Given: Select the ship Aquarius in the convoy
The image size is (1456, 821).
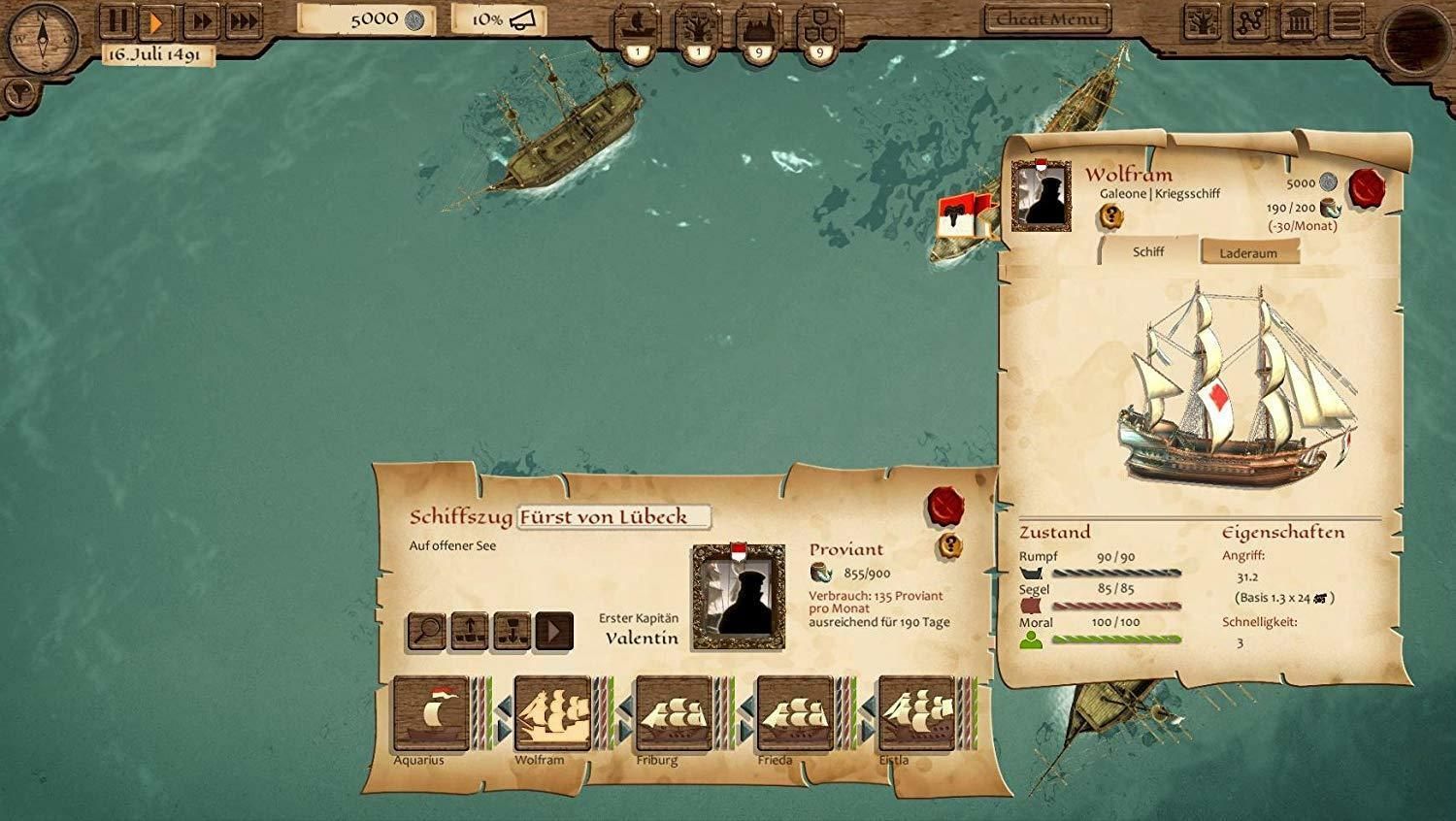Looking at the screenshot, I should [430, 713].
